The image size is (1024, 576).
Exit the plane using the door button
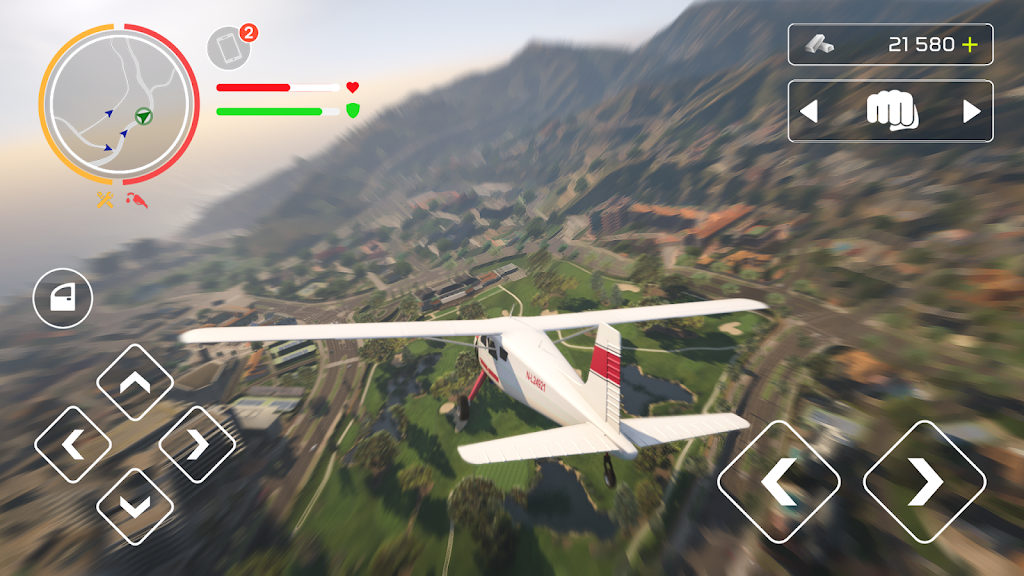(x=63, y=298)
